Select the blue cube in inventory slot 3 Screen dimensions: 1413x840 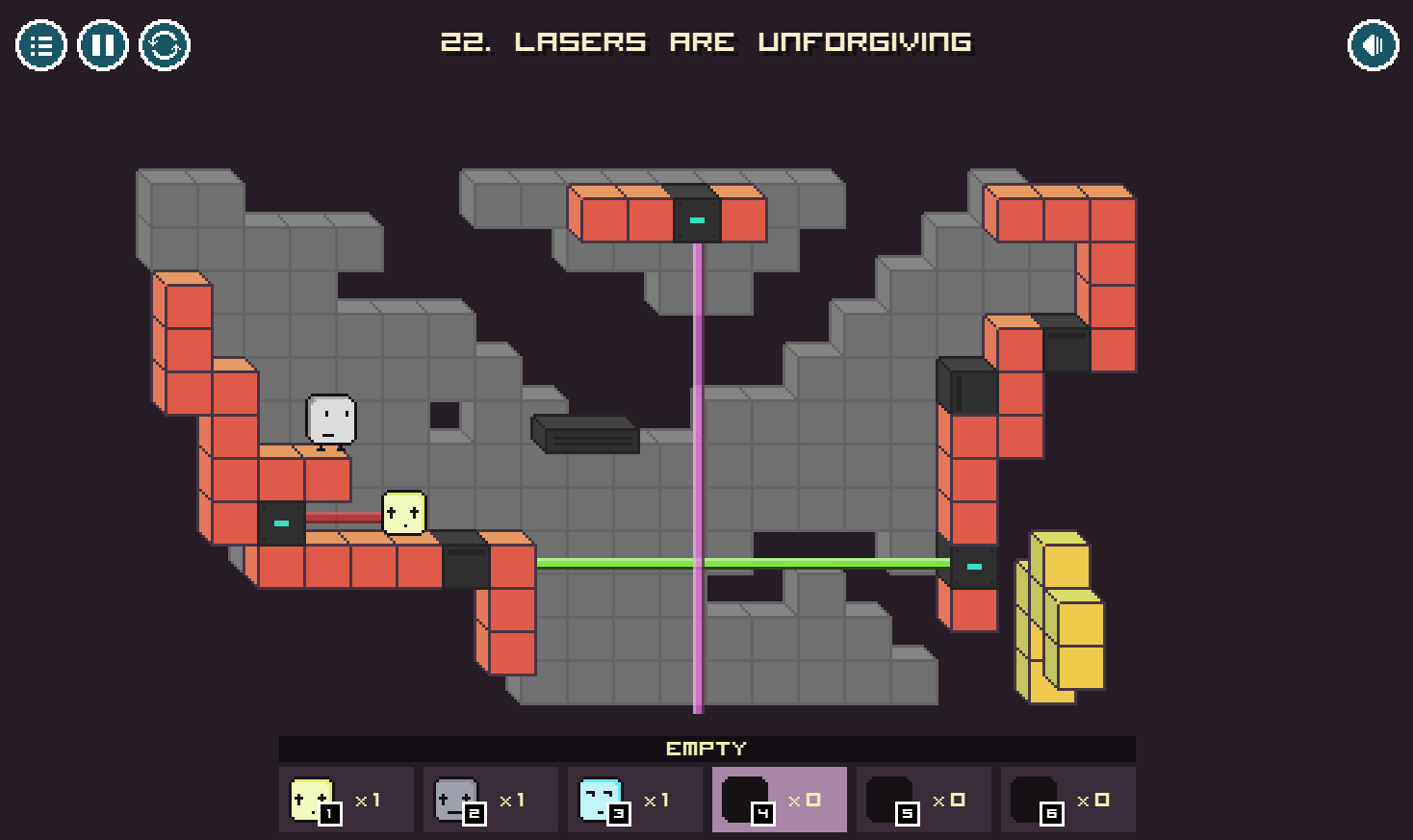633,799
